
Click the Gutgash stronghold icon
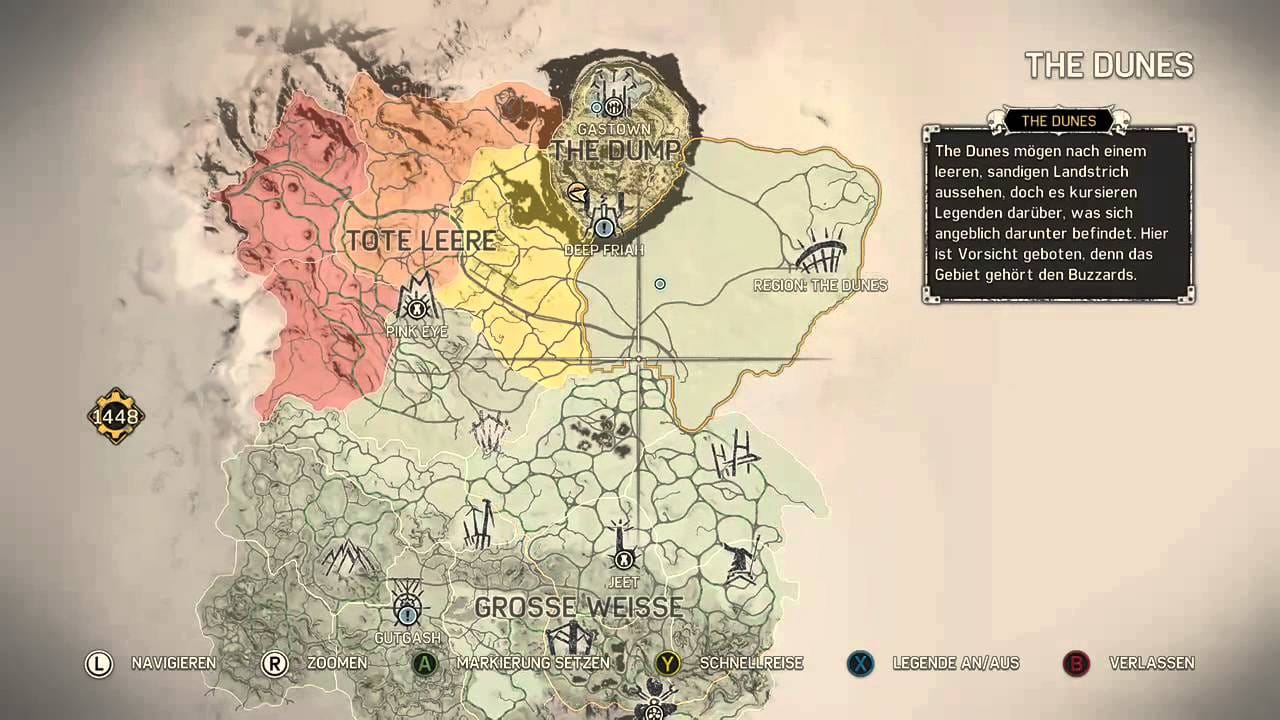[x=407, y=611]
